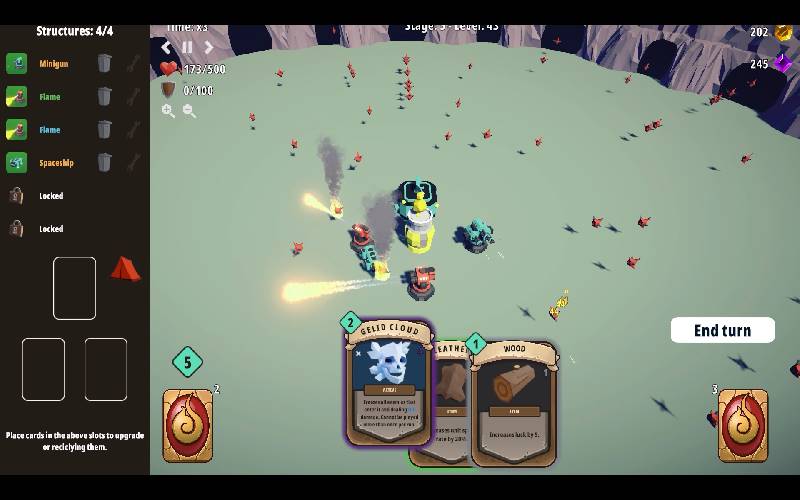This screenshot has width=800, height=500.
Task: Pause the game speed
Action: click(187, 47)
